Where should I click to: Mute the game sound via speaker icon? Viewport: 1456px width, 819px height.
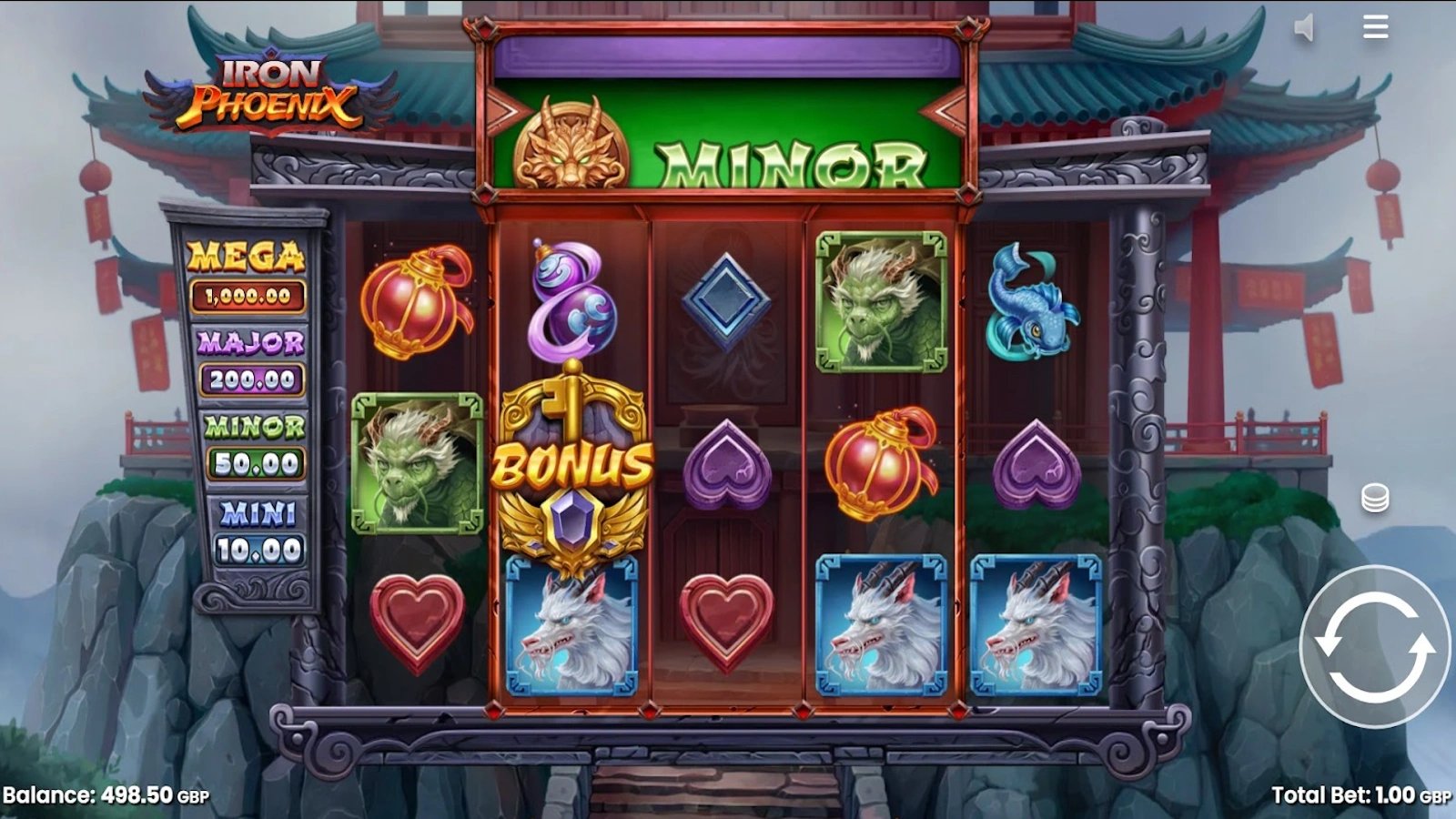(1305, 26)
